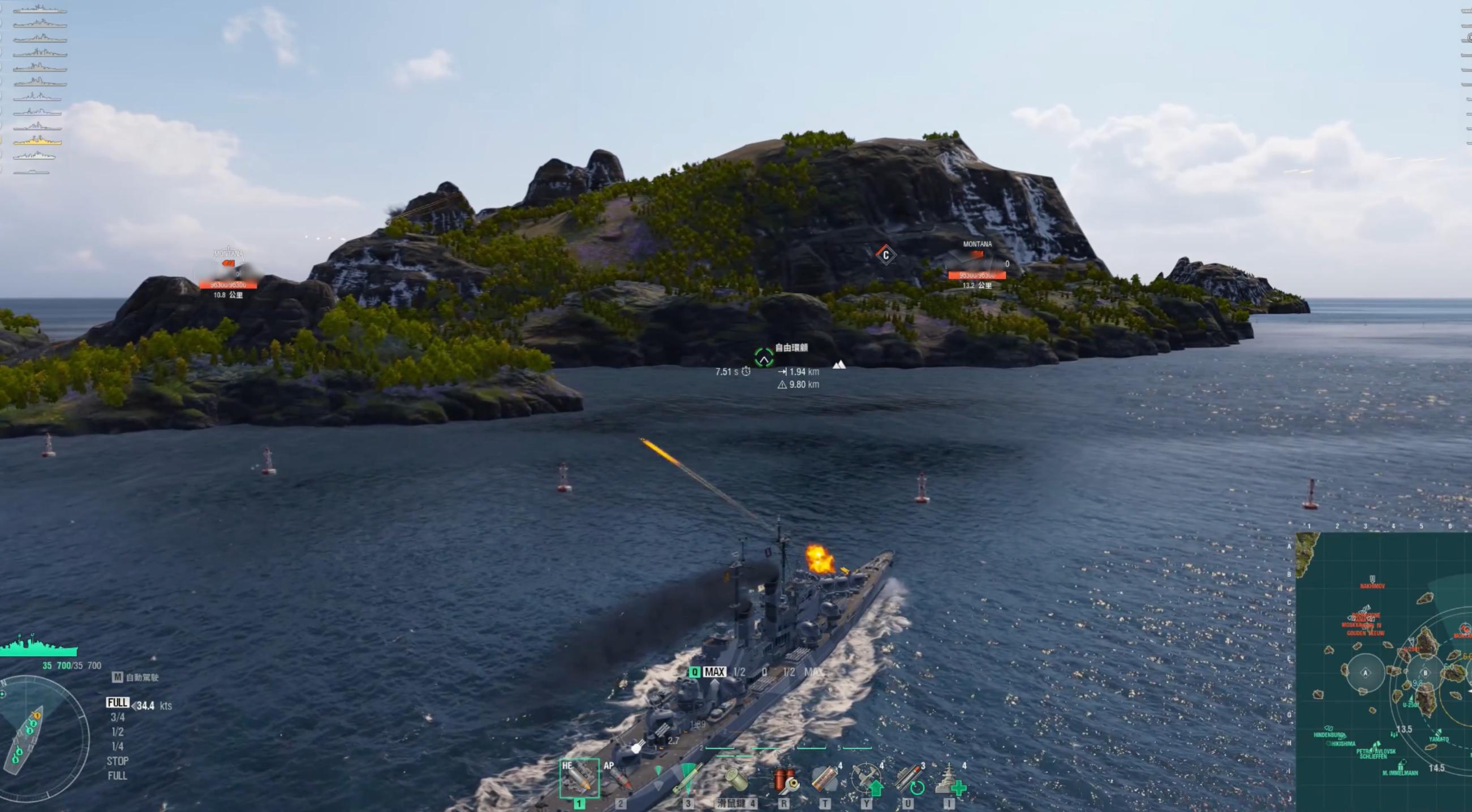Click the MONTANA enemy ship marker

tap(977, 244)
